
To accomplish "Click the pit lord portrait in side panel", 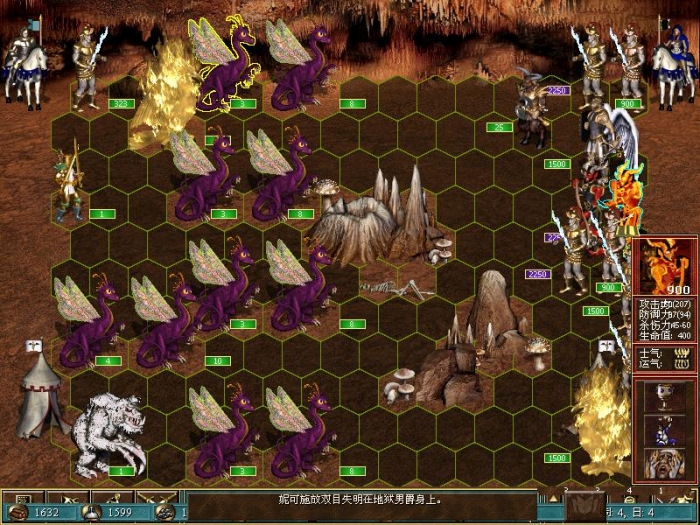I will (x=664, y=266).
